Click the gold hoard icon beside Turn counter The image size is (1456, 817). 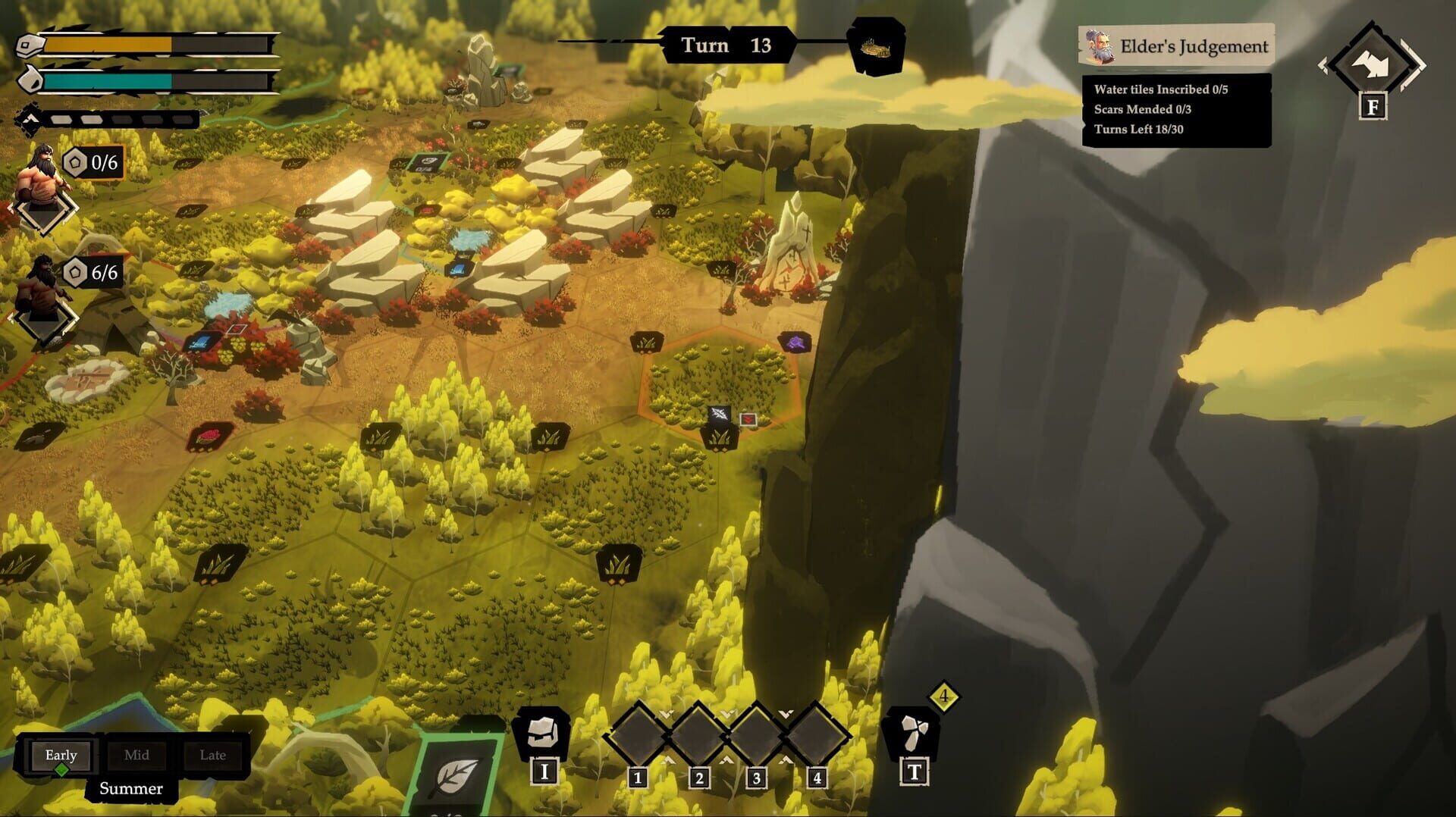coord(876,45)
